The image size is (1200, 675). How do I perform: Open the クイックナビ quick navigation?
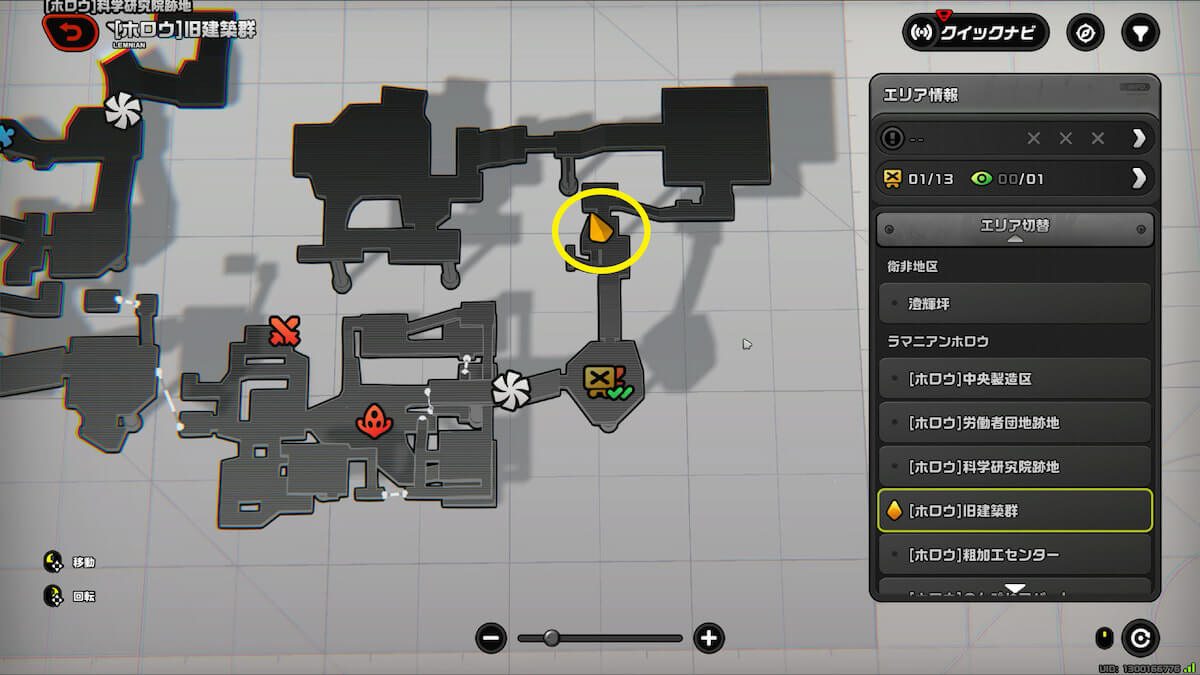[x=975, y=32]
